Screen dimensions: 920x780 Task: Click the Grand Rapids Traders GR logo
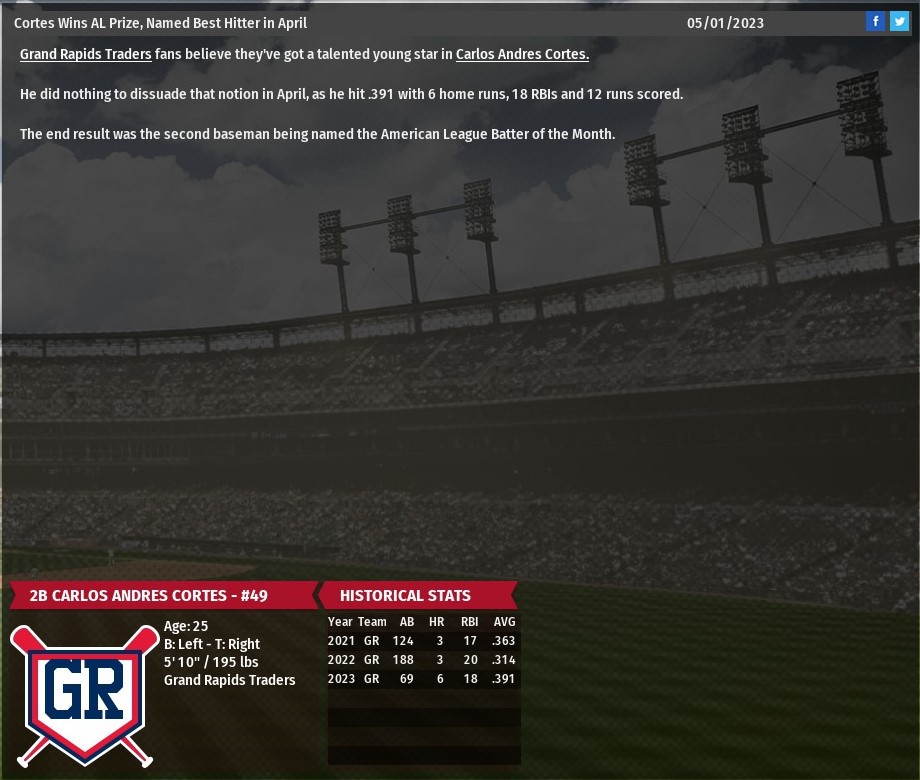click(x=84, y=694)
